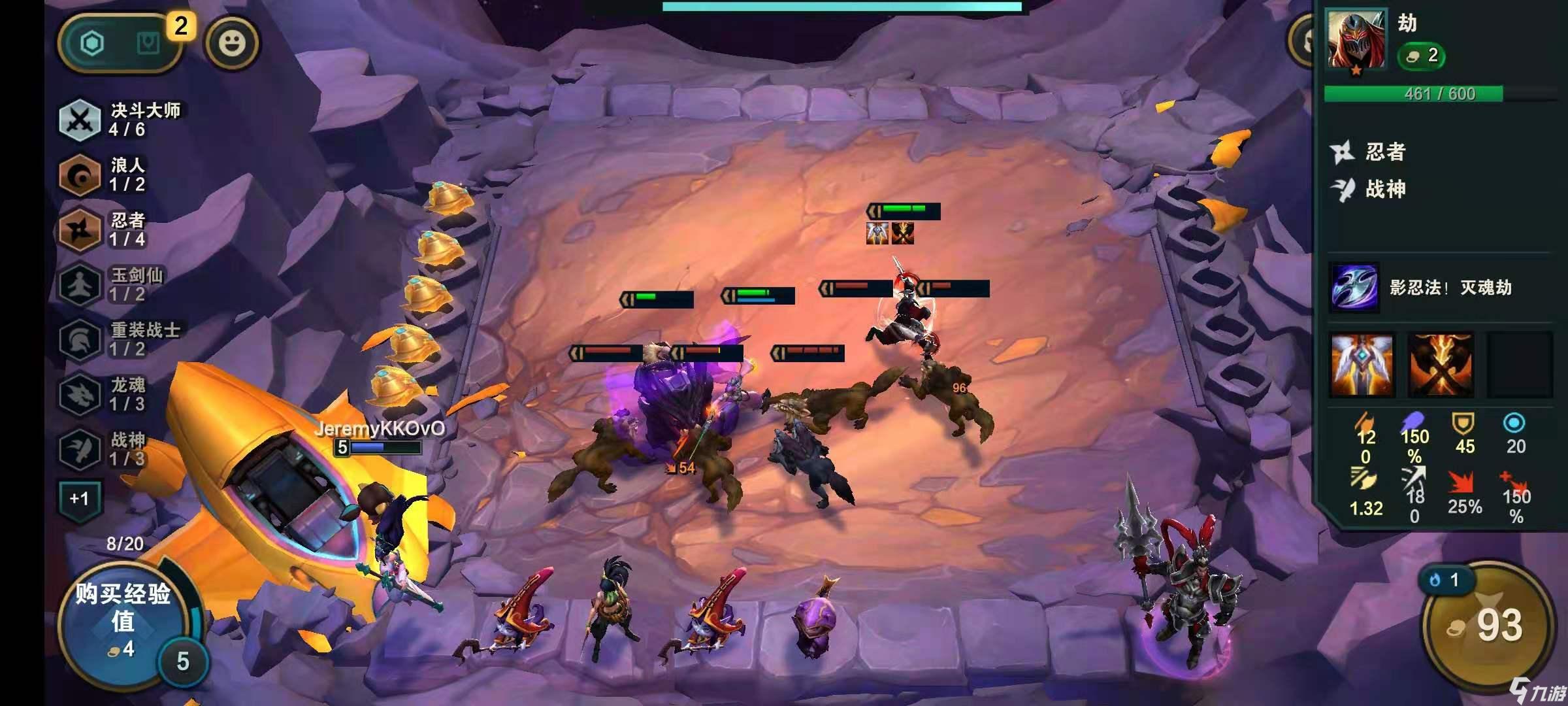Open the hexagon and shield panel toggle
This screenshot has width=1568, height=706.
120,43
